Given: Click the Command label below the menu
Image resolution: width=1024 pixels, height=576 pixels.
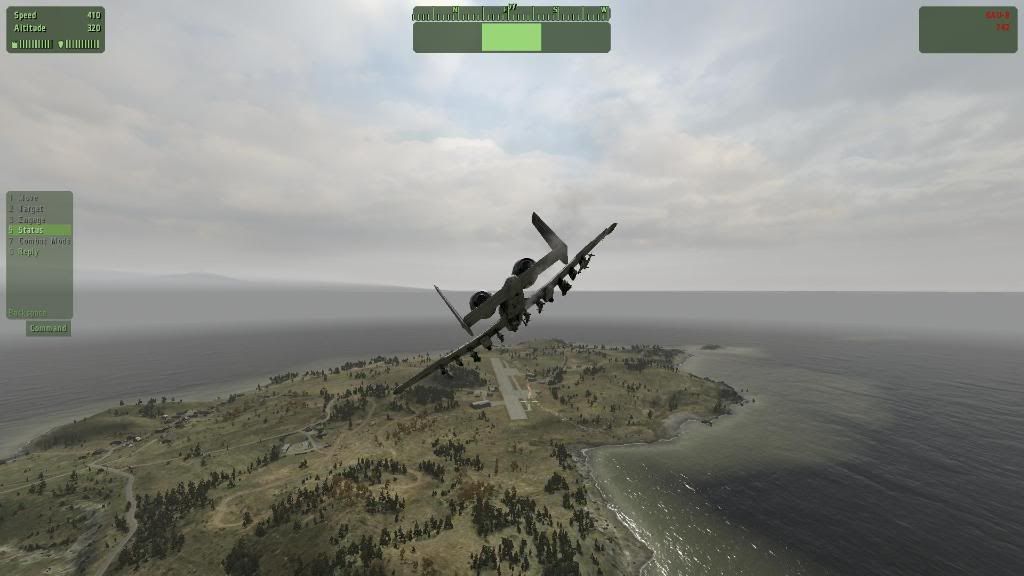Looking at the screenshot, I should click(x=48, y=328).
